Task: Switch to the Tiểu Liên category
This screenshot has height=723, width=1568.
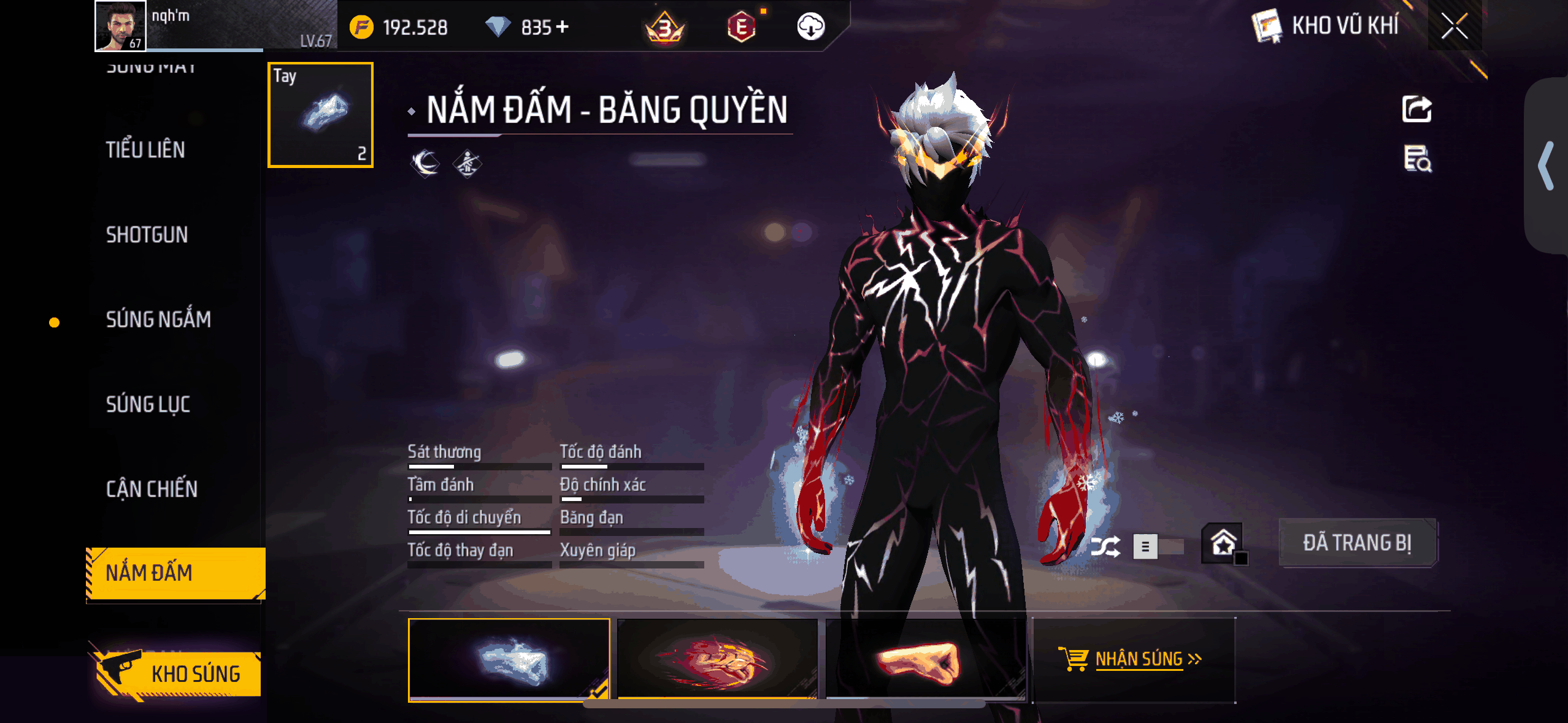Action: click(x=145, y=149)
